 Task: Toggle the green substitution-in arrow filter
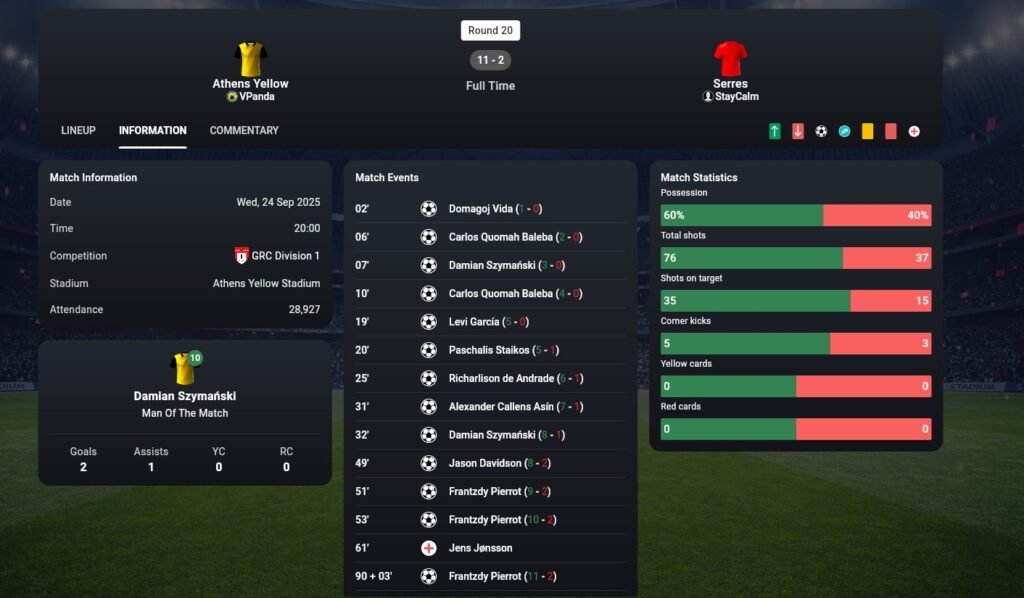coord(774,131)
